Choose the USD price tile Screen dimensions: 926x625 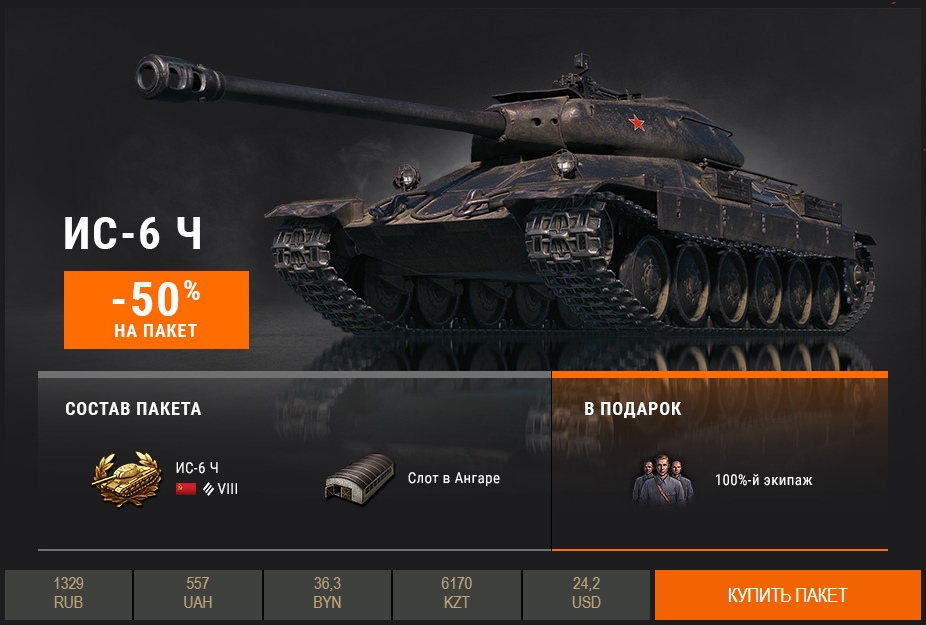[x=586, y=594]
